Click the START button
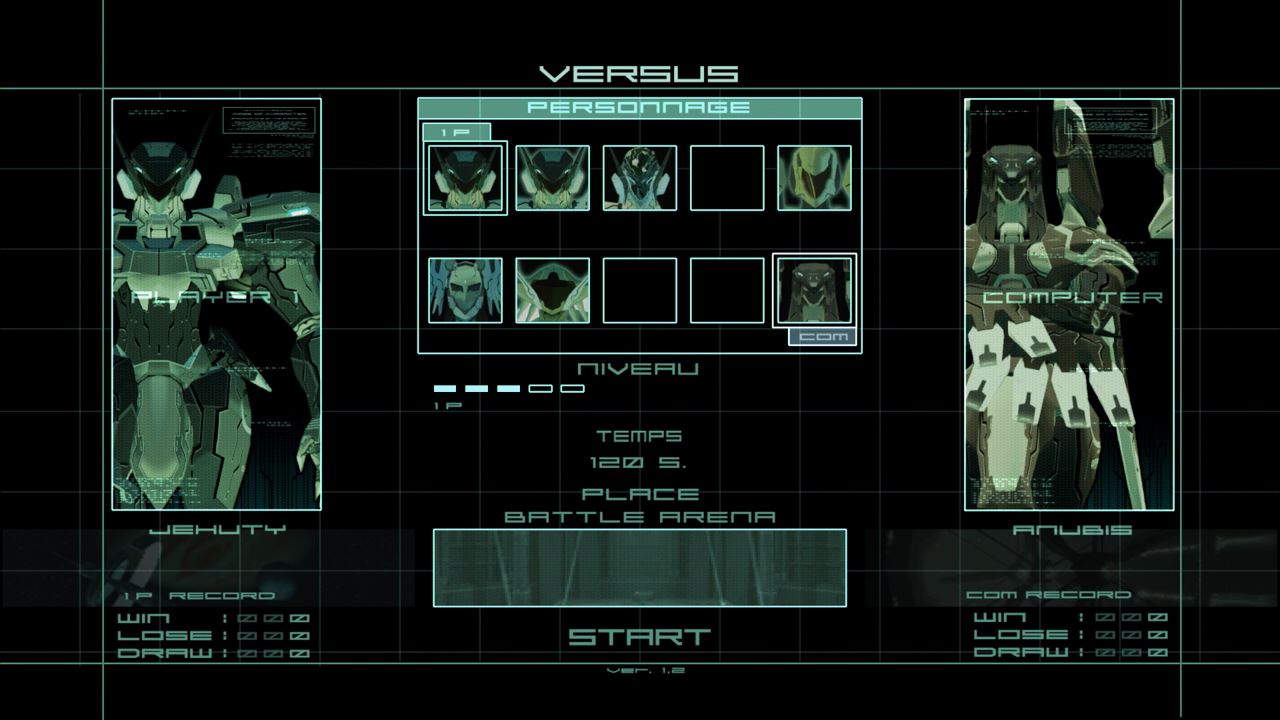Screen dimensions: 1280x720 (639, 637)
